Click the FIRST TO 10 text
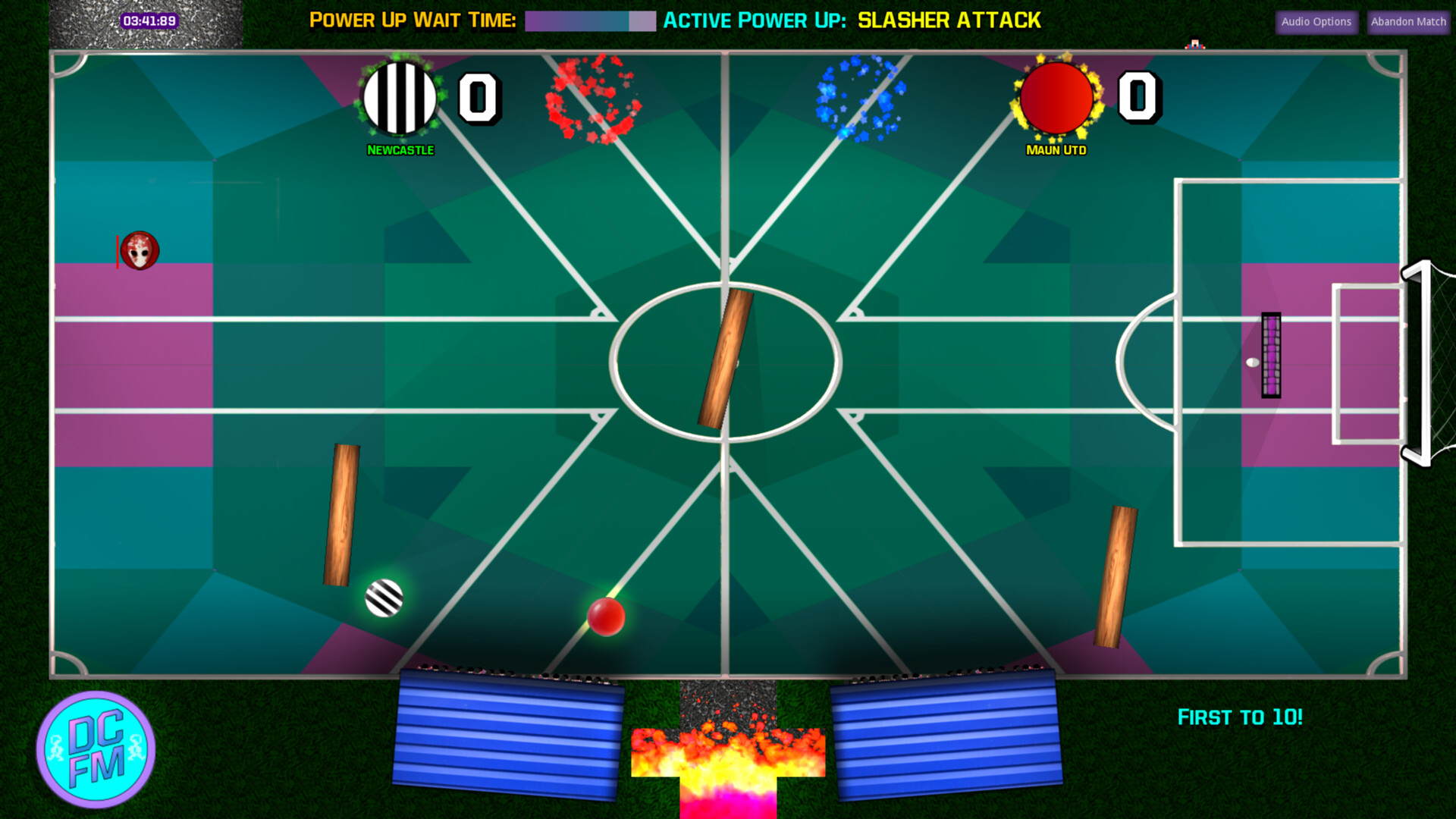The height and width of the screenshot is (819, 1456). point(1239,717)
